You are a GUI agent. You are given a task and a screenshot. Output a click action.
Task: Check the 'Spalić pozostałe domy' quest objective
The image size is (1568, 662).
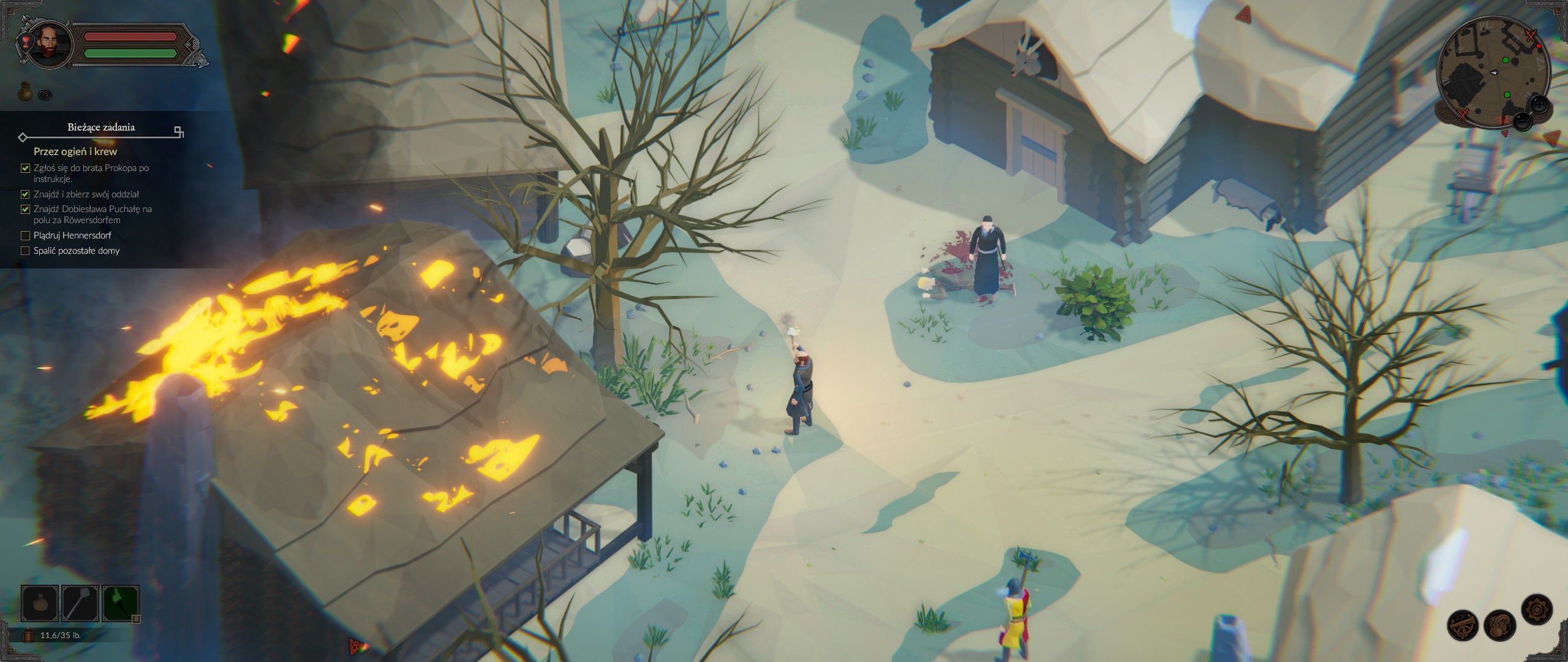coord(24,251)
